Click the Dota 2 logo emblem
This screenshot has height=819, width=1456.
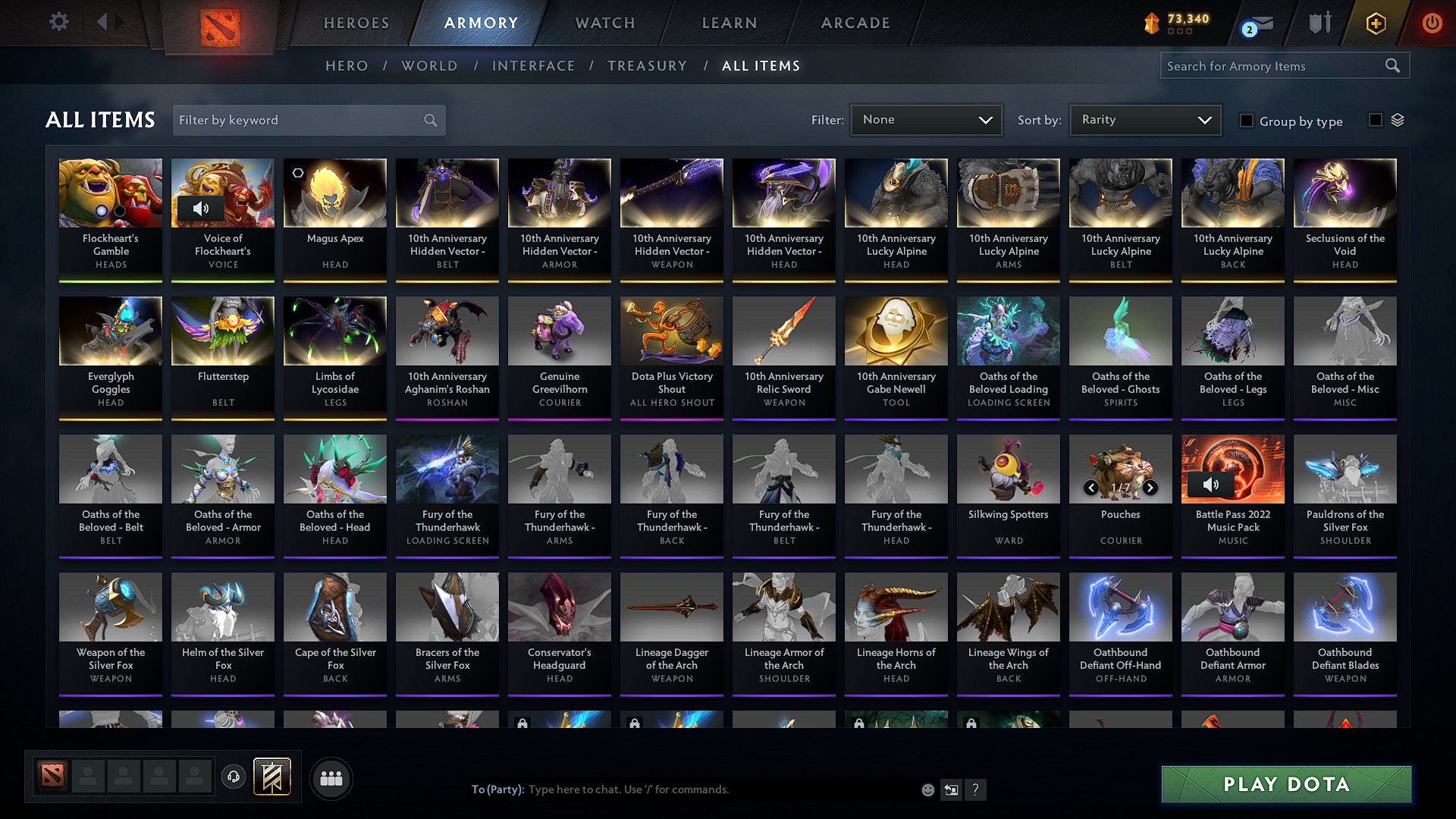(221, 23)
